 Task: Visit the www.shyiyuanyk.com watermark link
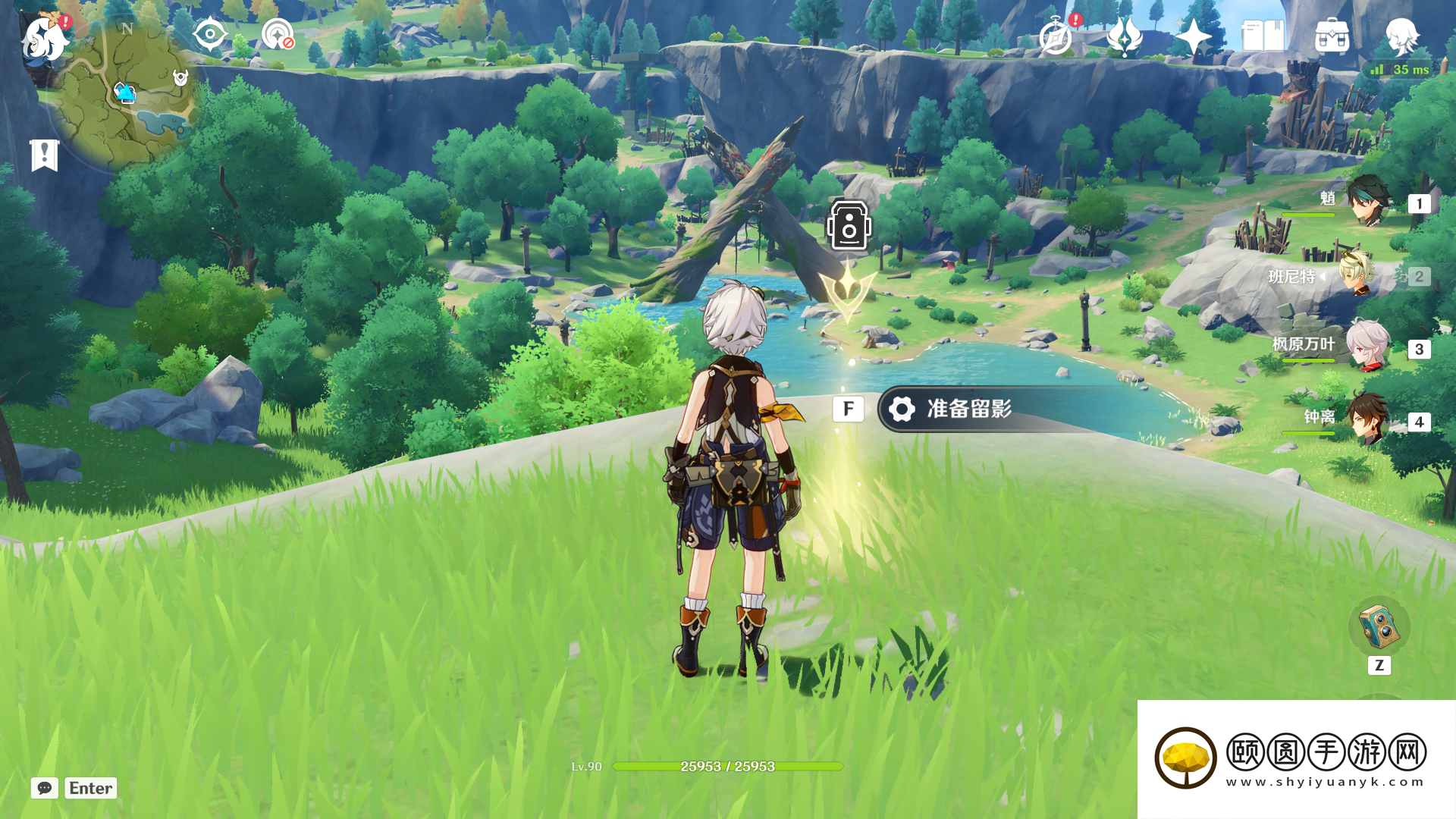click(1325, 782)
